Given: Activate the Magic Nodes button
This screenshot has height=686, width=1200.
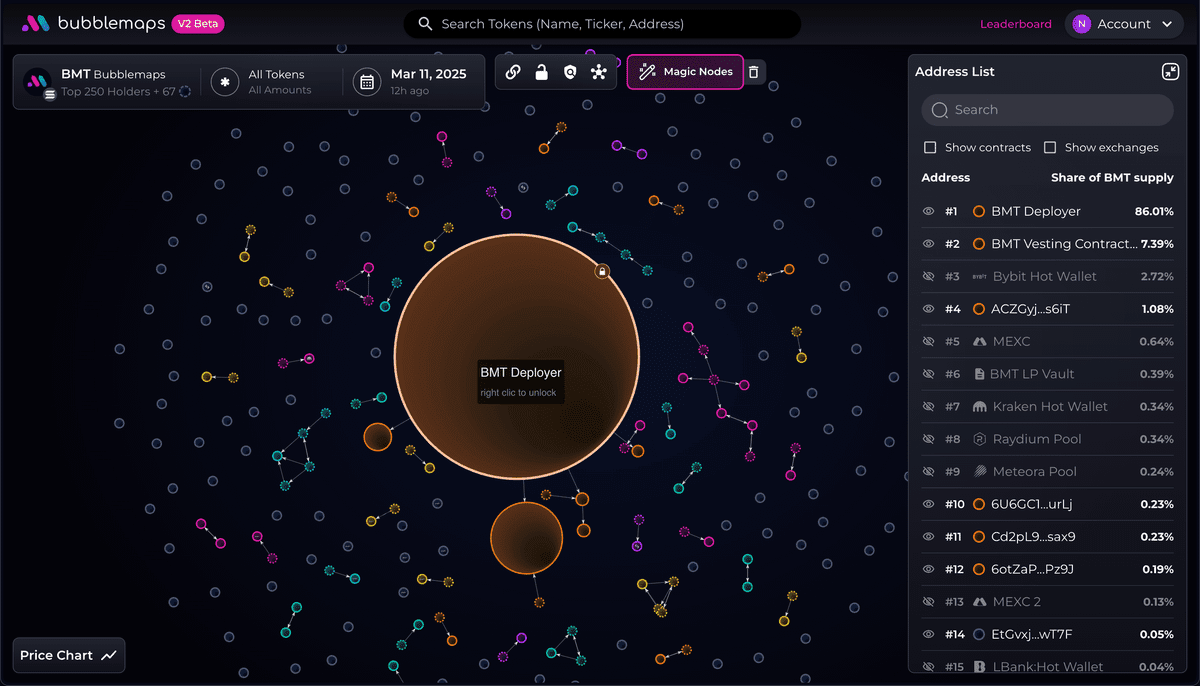Looking at the screenshot, I should point(685,72).
